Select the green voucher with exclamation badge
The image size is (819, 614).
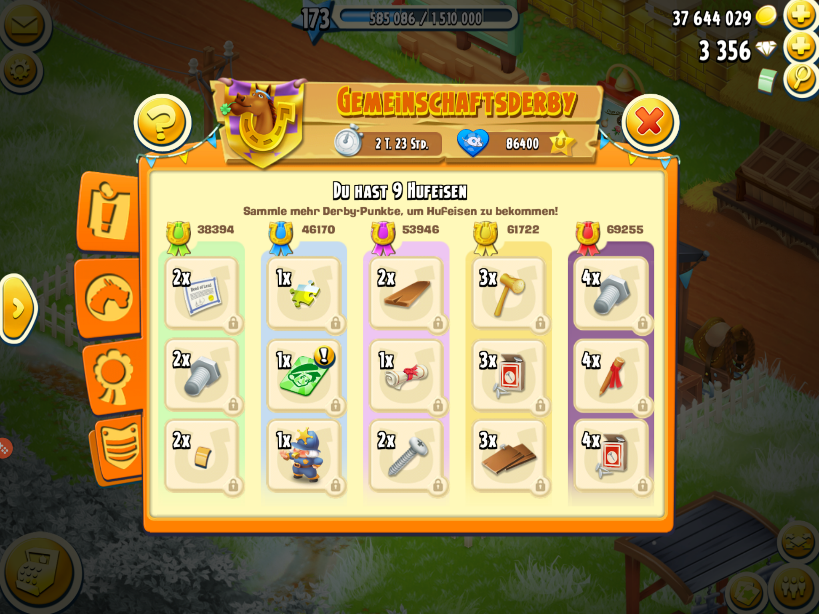point(305,375)
